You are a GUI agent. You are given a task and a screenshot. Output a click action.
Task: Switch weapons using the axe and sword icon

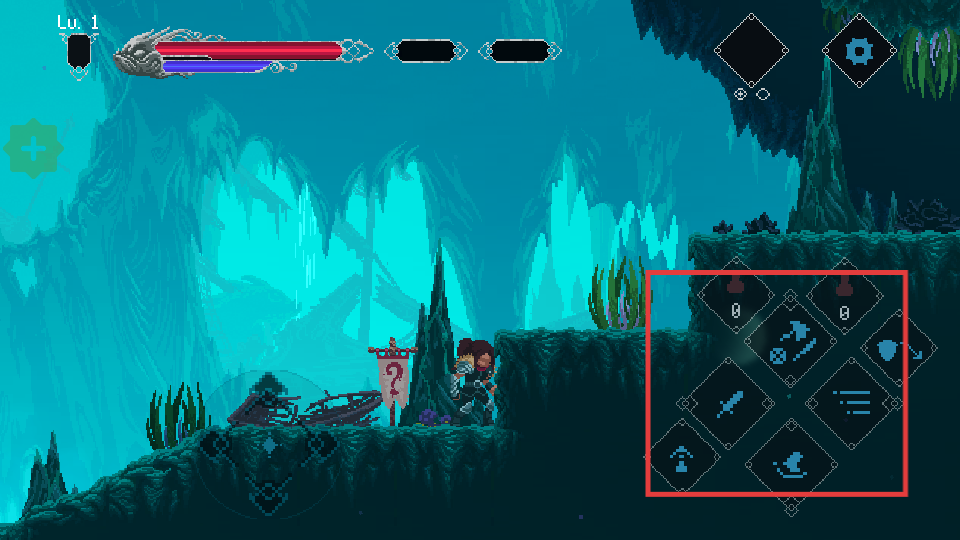point(792,341)
